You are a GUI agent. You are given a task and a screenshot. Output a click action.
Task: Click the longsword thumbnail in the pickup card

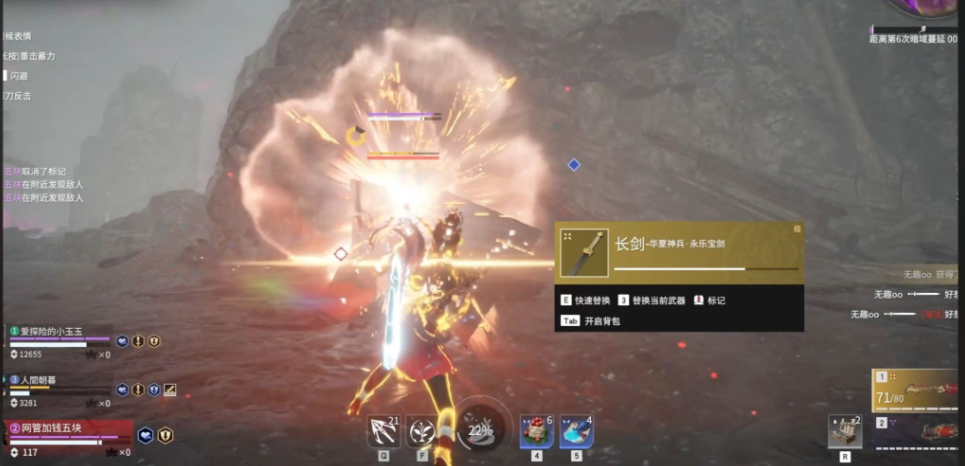click(x=585, y=253)
